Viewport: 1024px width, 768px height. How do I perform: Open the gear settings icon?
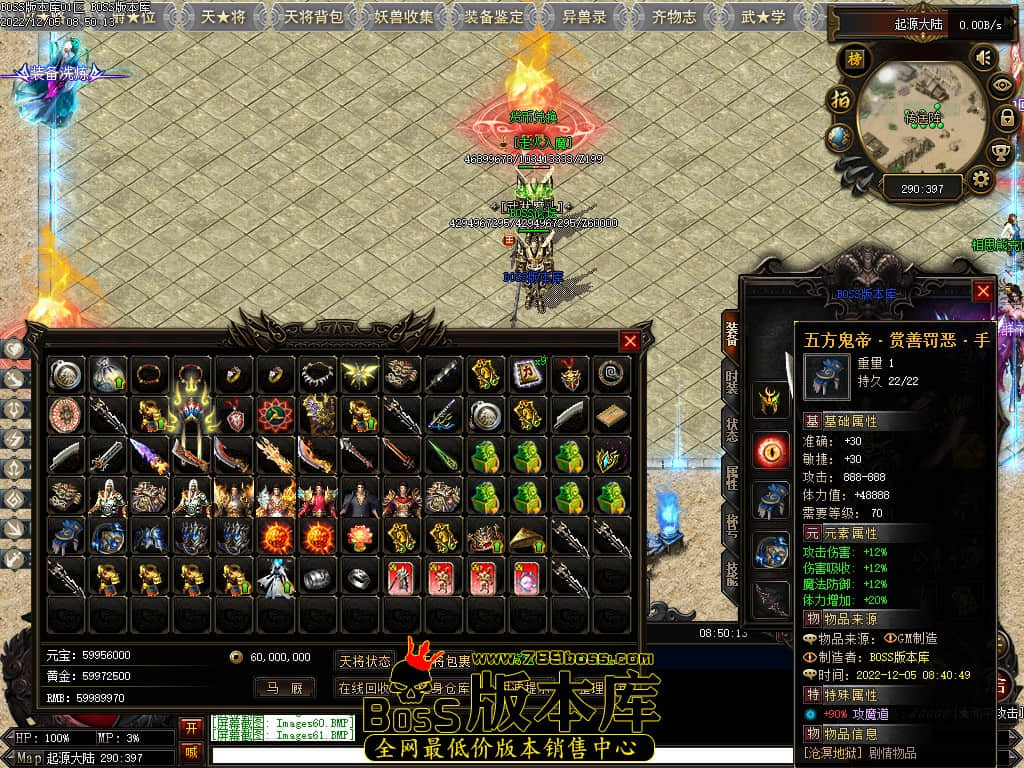(x=981, y=180)
